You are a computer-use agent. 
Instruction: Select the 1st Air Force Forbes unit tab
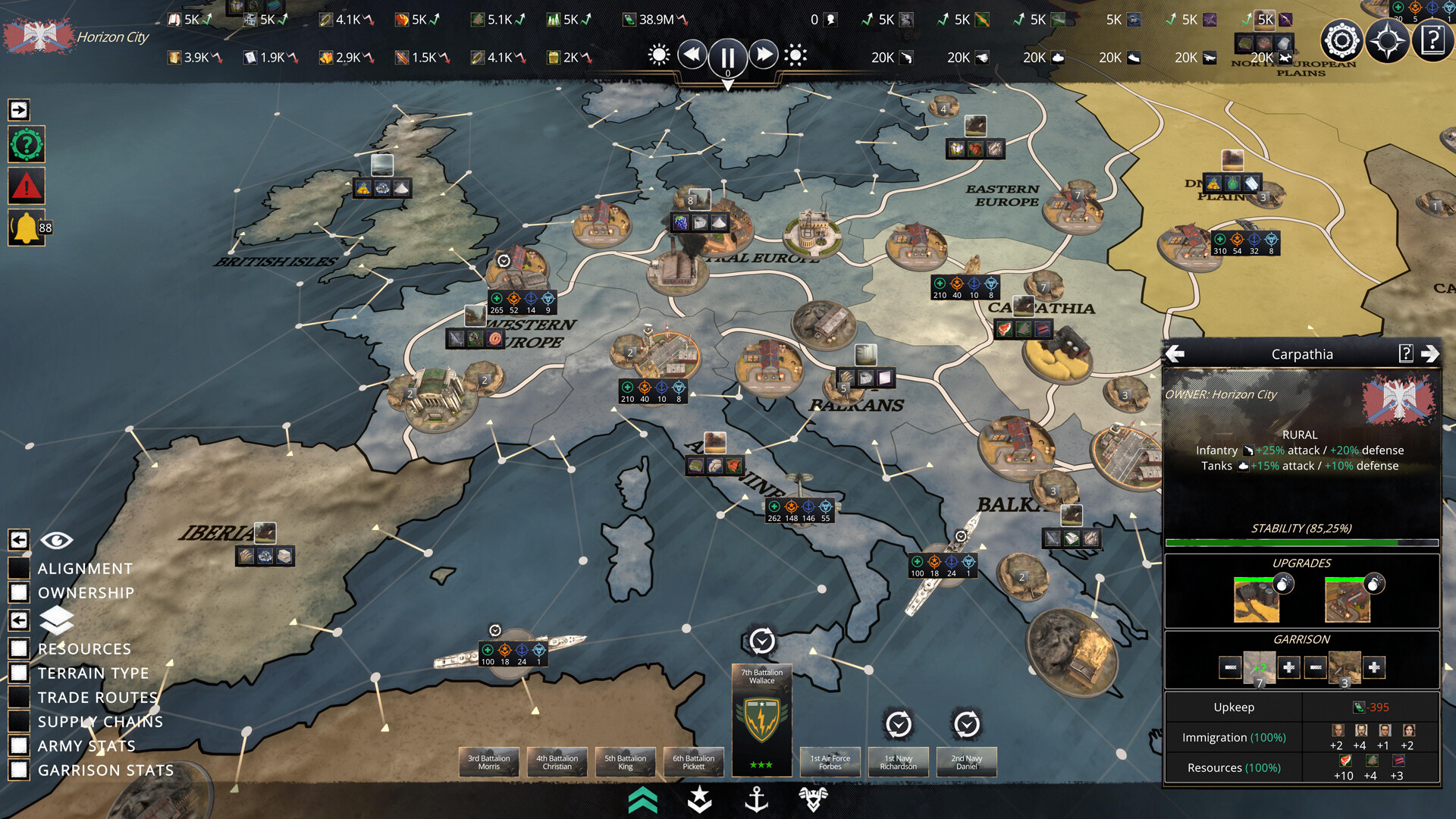click(830, 762)
